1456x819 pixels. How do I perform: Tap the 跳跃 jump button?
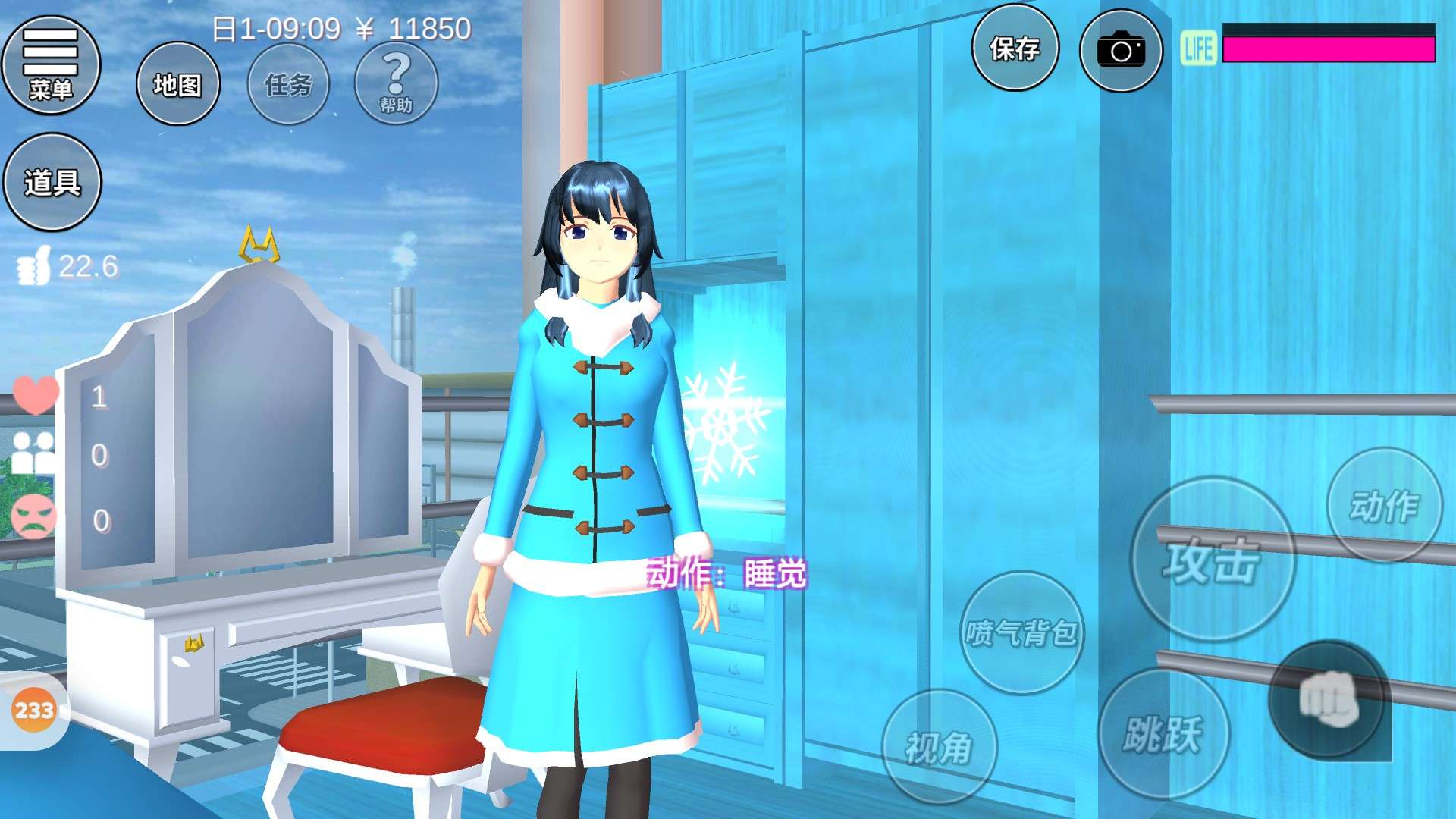pyautogui.click(x=1163, y=734)
